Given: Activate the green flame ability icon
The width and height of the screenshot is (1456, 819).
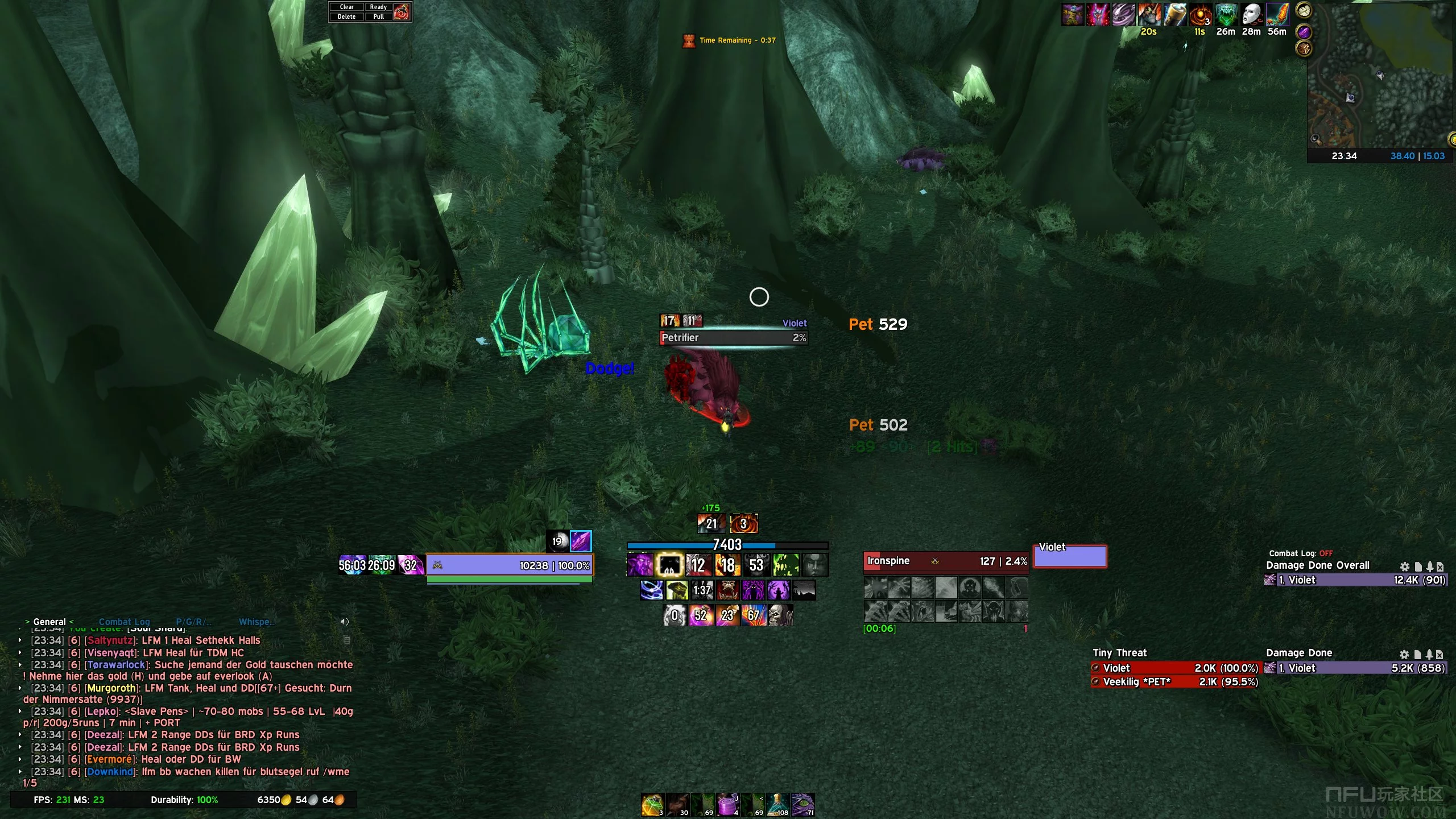Looking at the screenshot, I should pos(785,565).
